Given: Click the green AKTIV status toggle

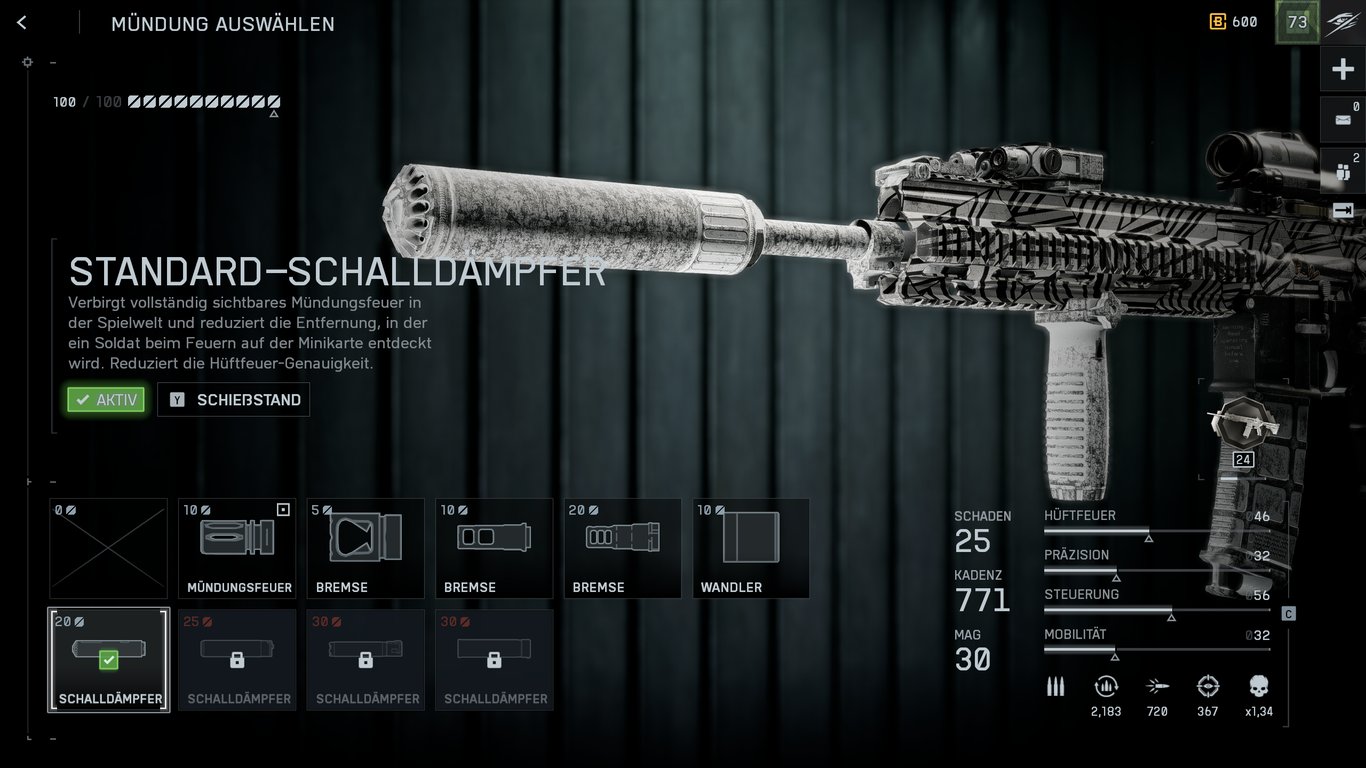Looking at the screenshot, I should (x=105, y=399).
